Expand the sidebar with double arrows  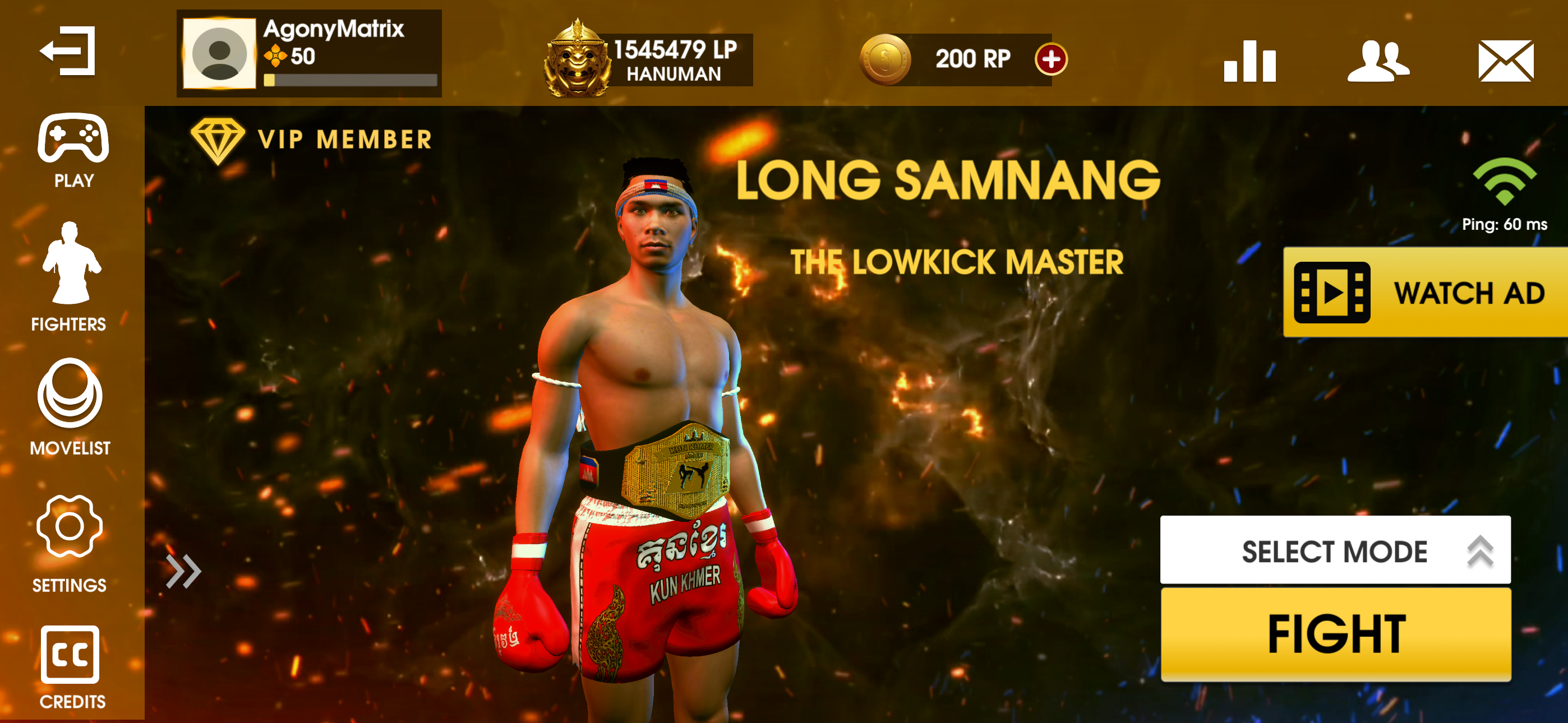pyautogui.click(x=183, y=572)
